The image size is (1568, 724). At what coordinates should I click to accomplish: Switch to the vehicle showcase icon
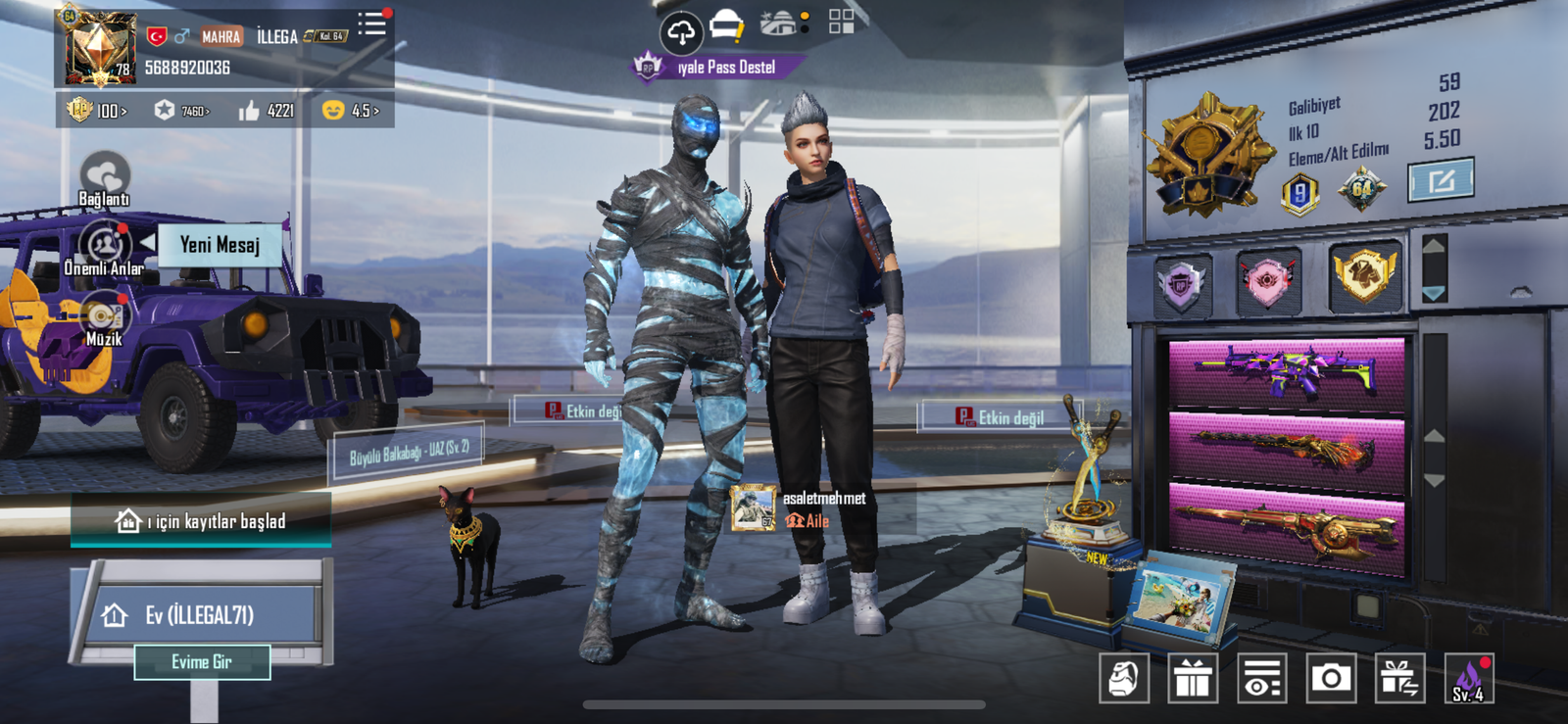(781, 24)
